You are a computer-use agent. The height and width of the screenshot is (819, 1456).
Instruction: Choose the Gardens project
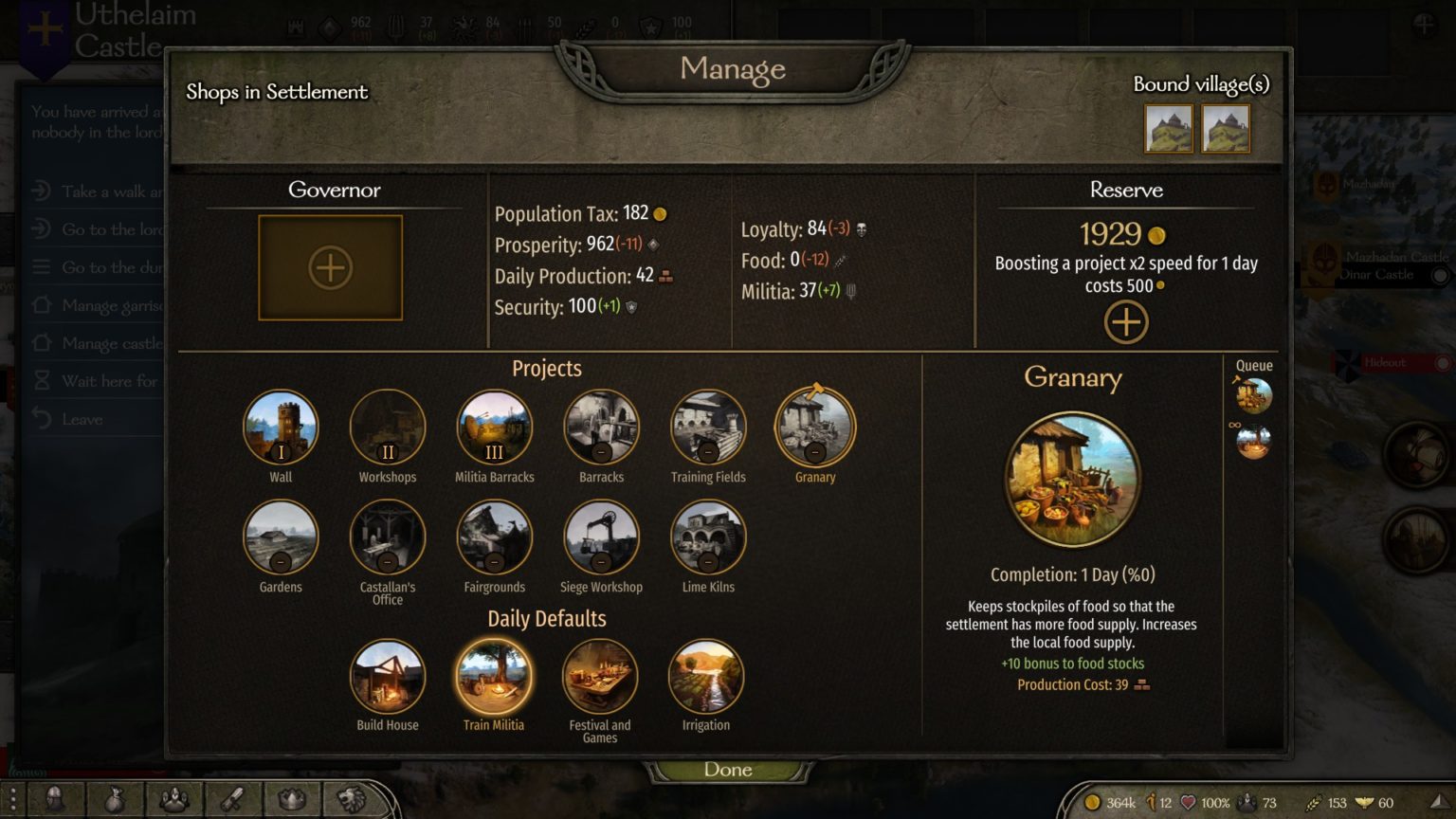pos(281,537)
